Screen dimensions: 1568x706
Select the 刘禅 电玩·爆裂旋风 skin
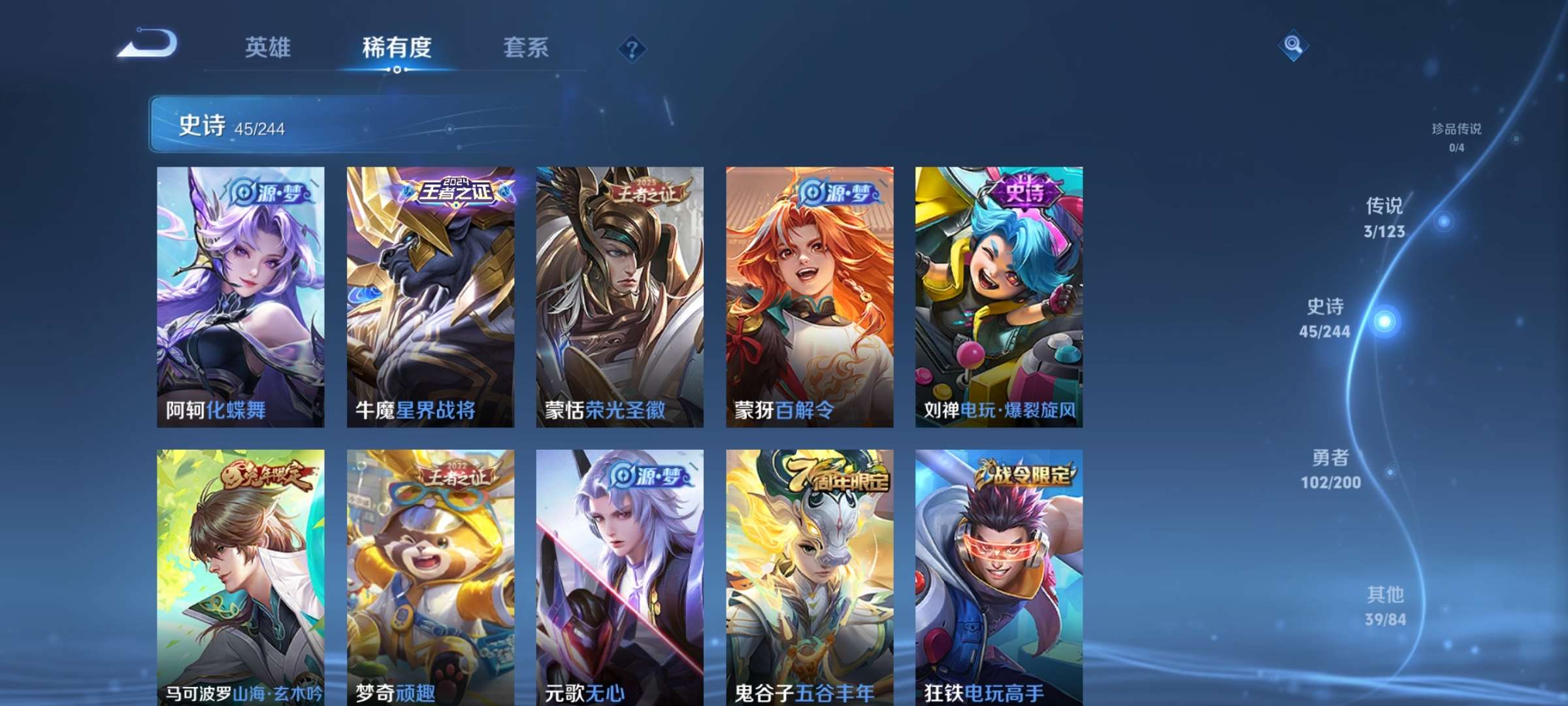click(1000, 294)
